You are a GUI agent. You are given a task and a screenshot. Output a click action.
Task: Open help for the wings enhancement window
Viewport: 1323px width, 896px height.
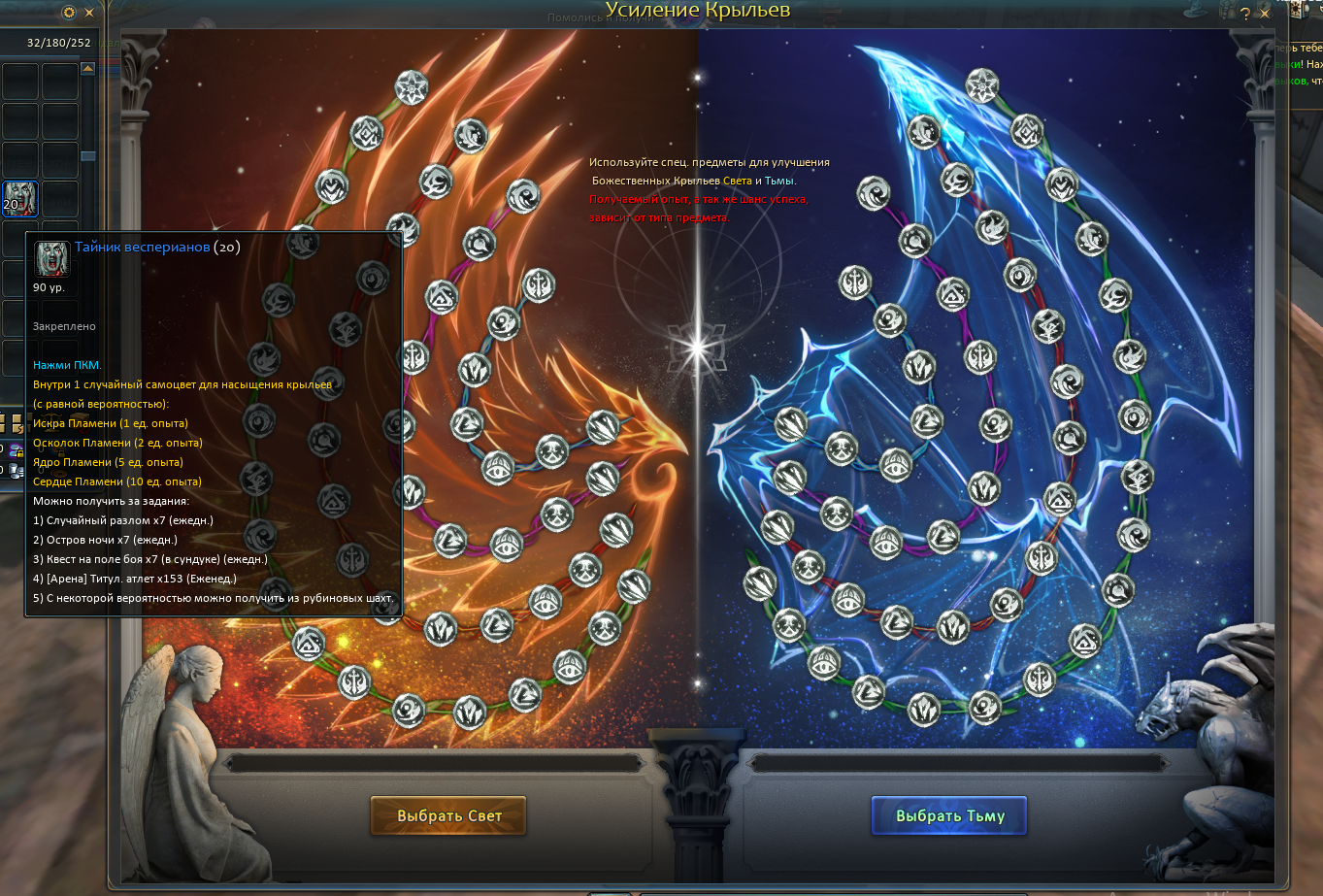pyautogui.click(x=1245, y=14)
